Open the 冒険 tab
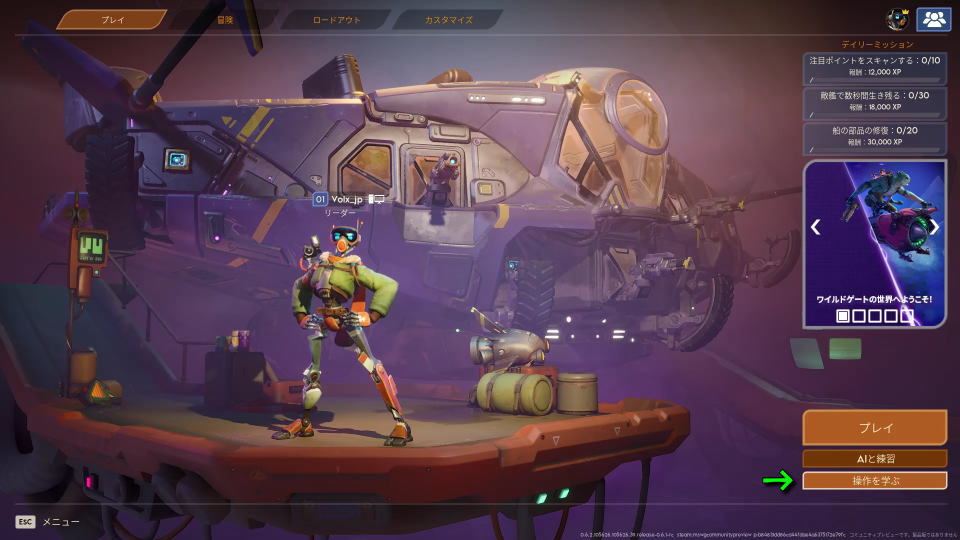960x540 pixels. coord(225,19)
